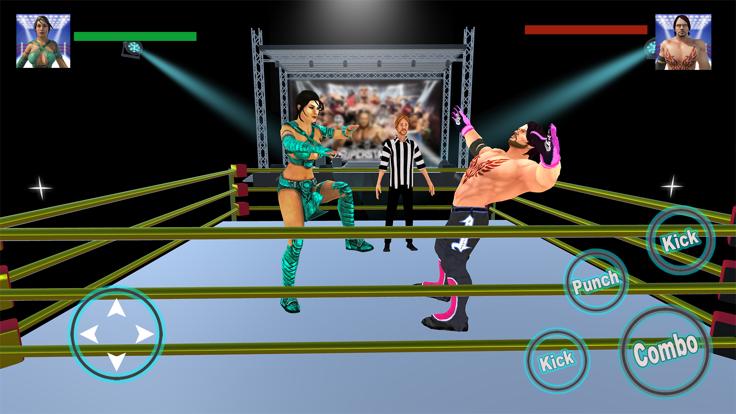Screen dimensions: 736x414
Task: Tap the Punch attack button
Action: pyautogui.click(x=596, y=282)
